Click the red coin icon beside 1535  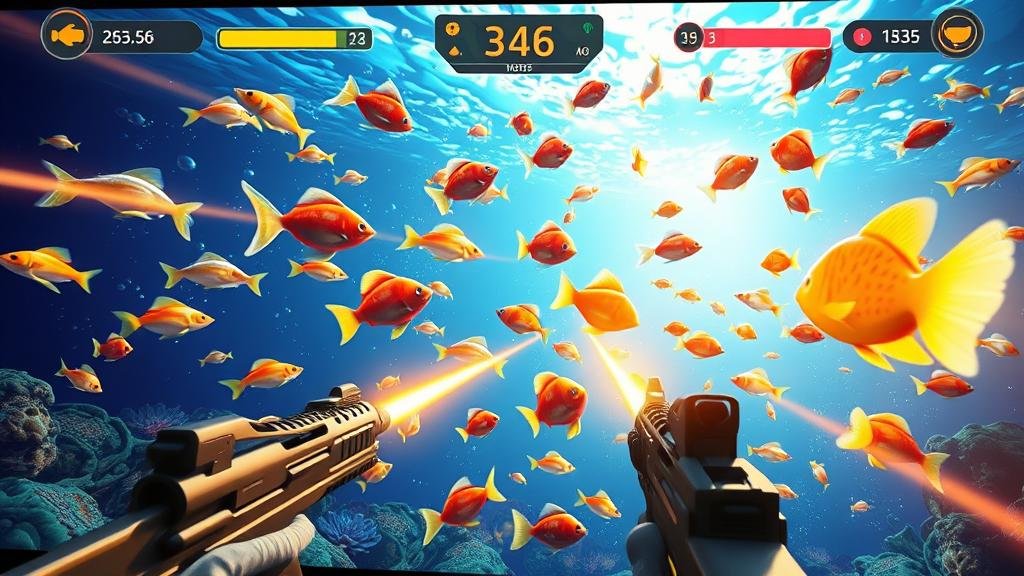click(x=862, y=37)
